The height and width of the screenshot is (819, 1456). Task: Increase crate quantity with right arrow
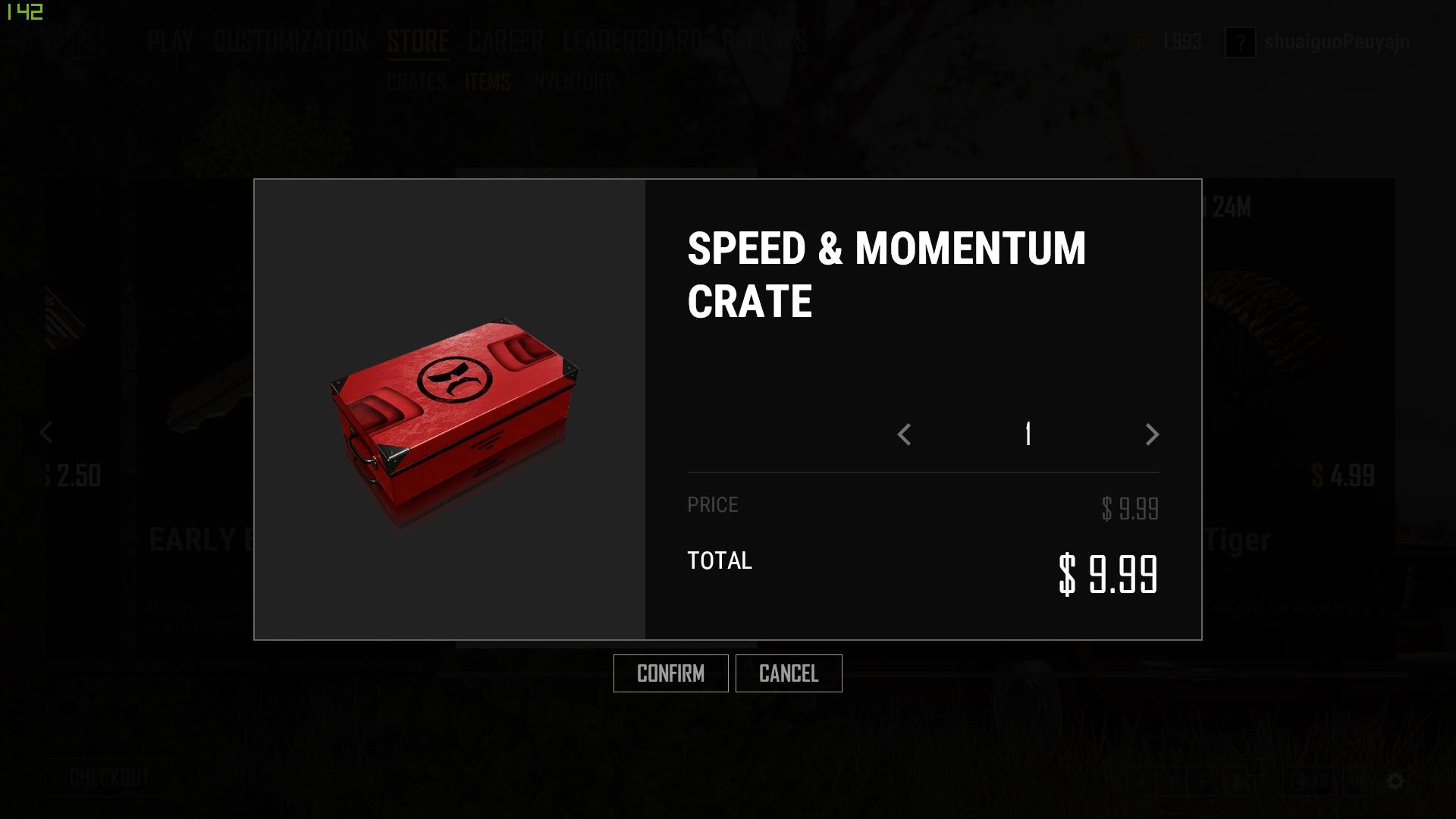click(x=1152, y=435)
